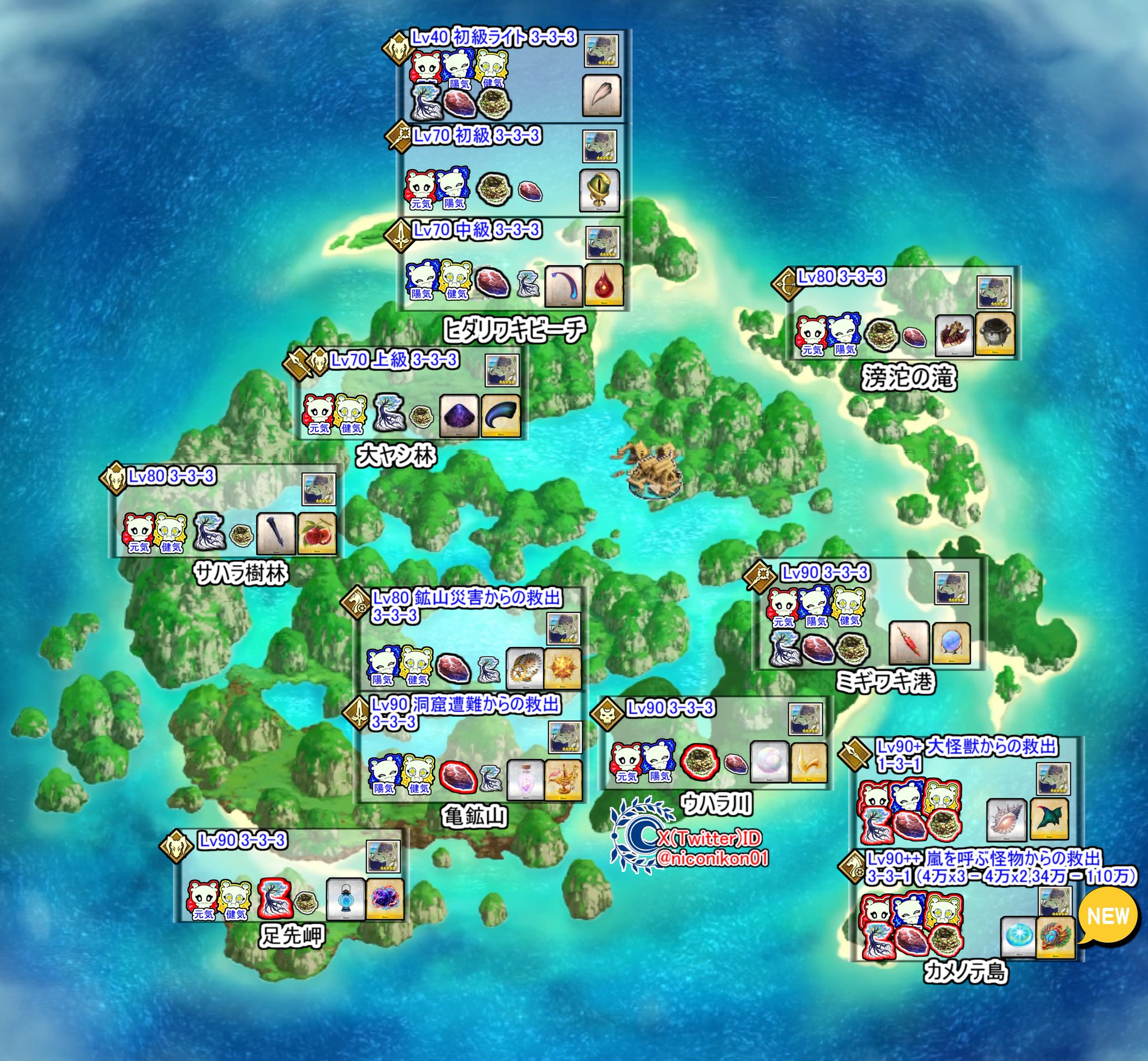The height and width of the screenshot is (1061, 1148).
Task: Select the 足先岬 location label
Action: [292, 937]
